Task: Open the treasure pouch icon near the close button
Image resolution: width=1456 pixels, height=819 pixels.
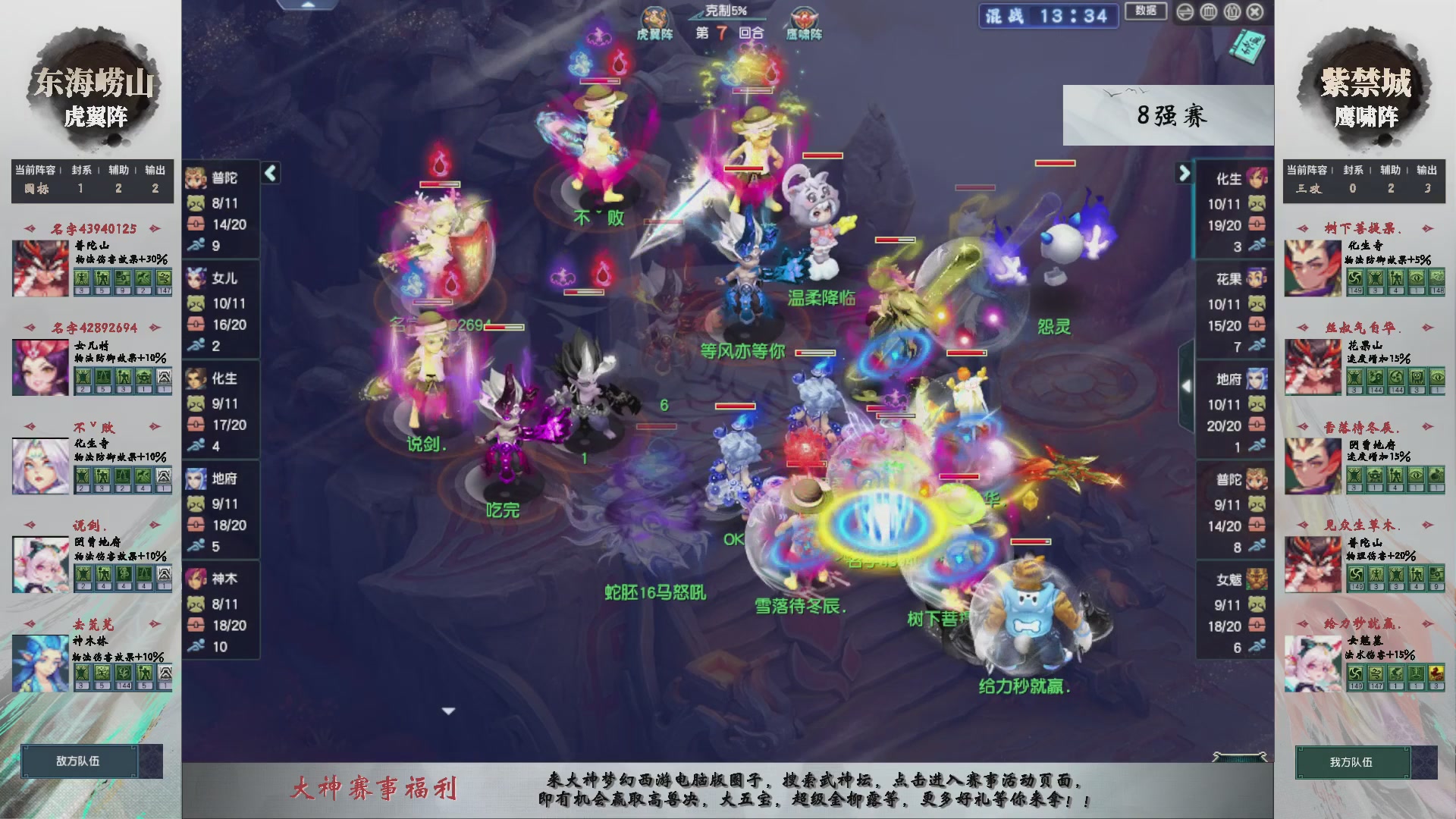Action: pyautogui.click(x=1232, y=12)
